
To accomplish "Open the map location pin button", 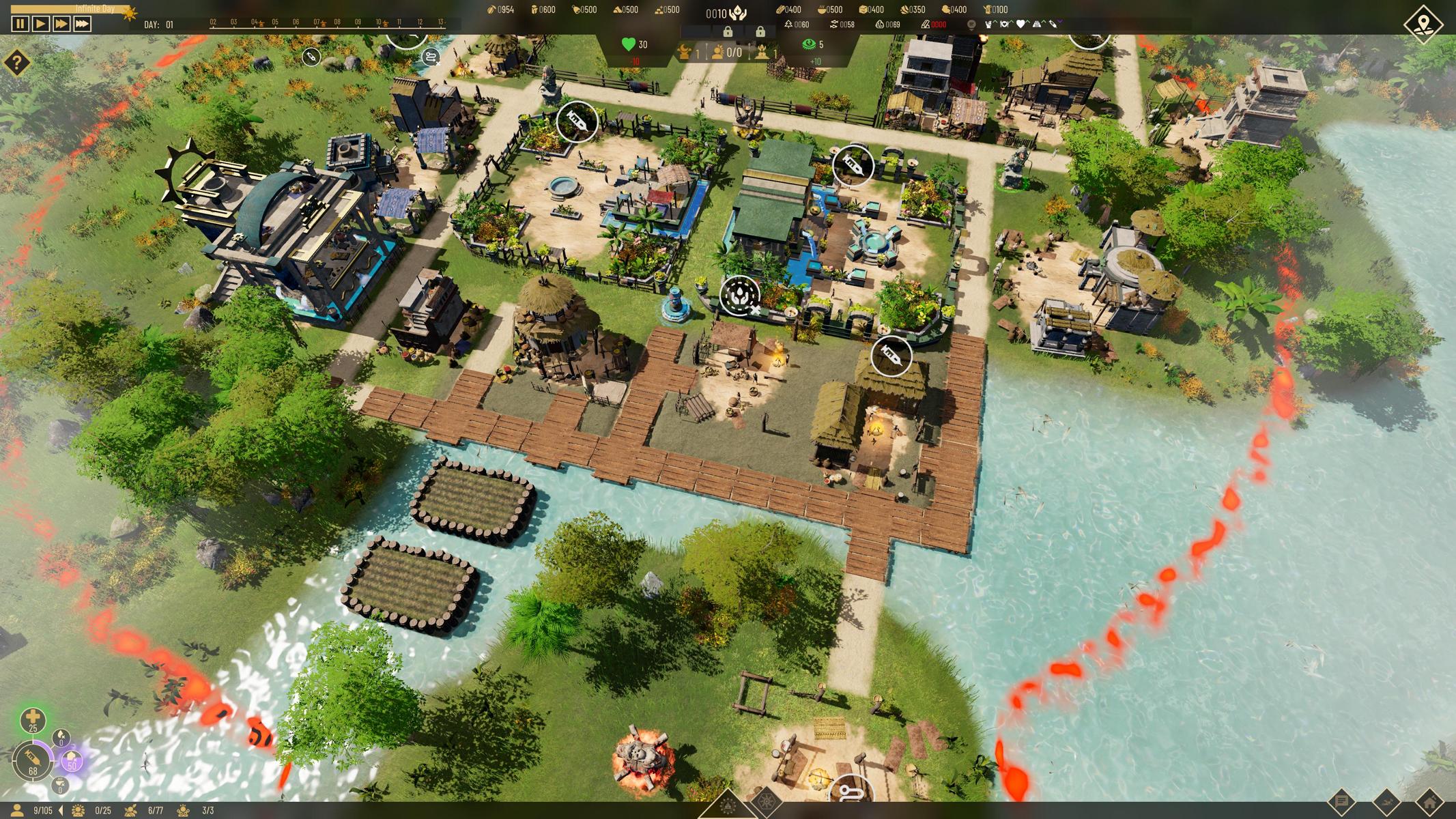I will coord(1423,25).
